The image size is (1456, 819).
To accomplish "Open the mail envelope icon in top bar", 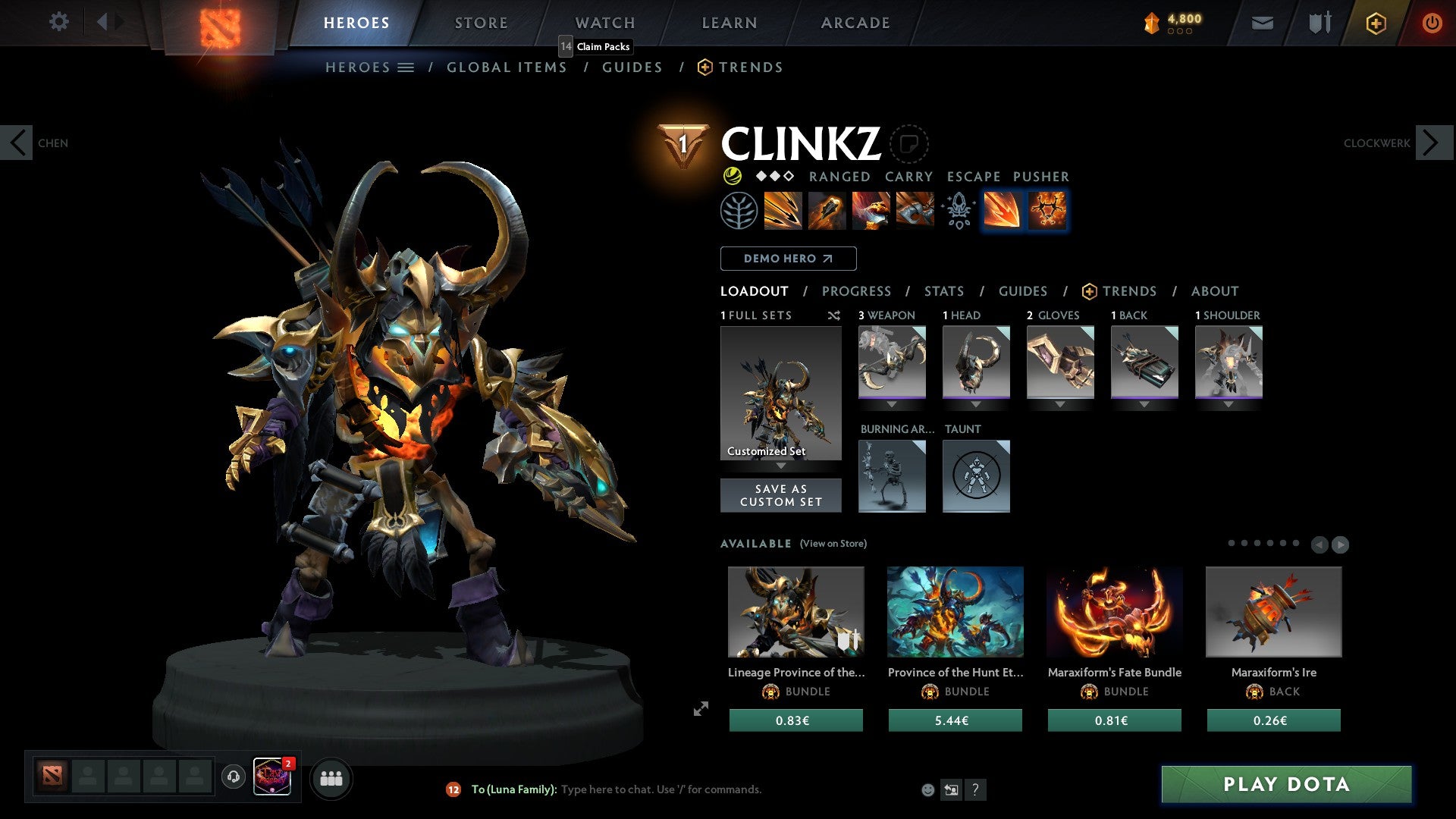I will coord(1262,23).
